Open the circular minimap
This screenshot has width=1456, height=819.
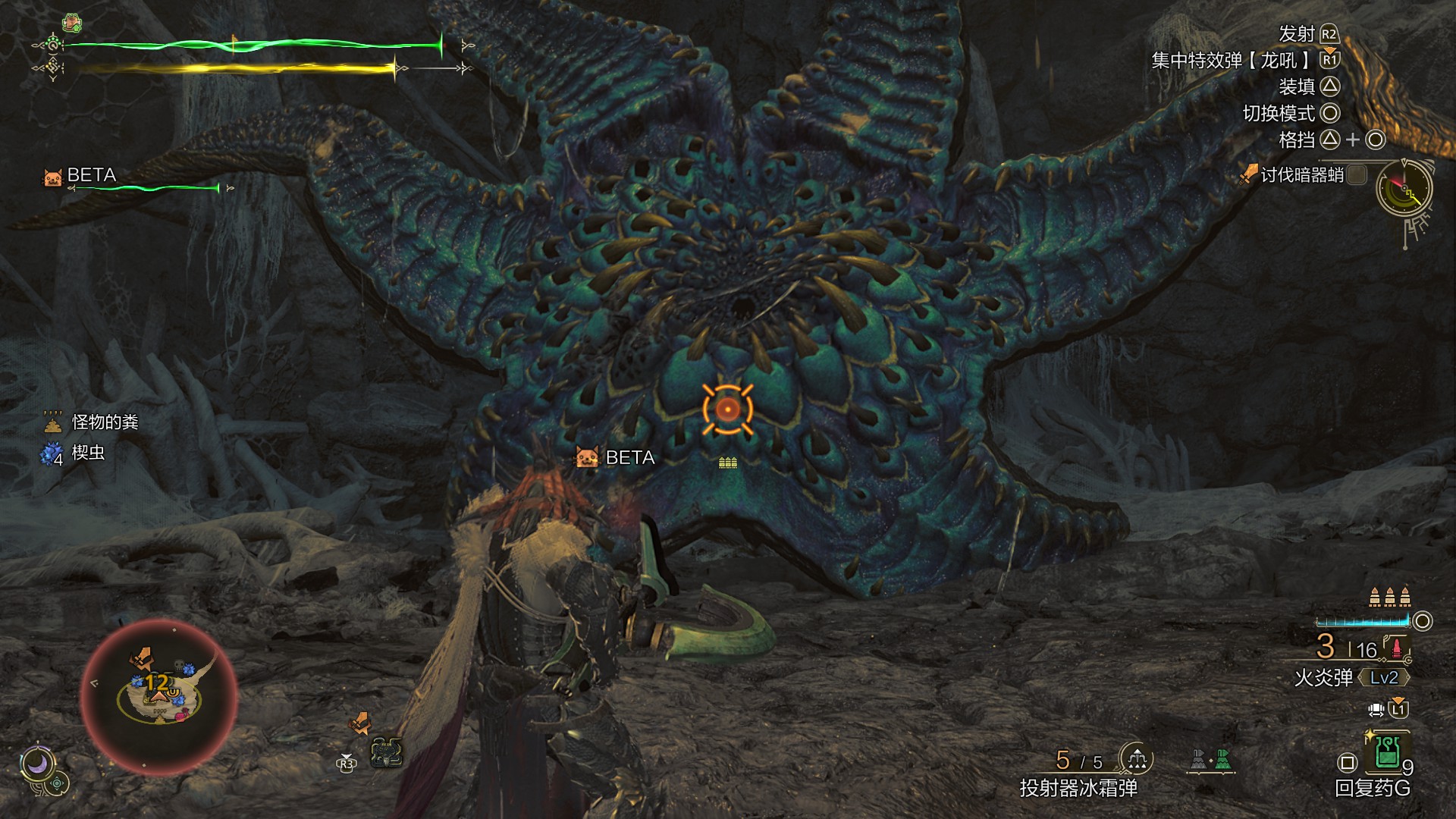158,696
